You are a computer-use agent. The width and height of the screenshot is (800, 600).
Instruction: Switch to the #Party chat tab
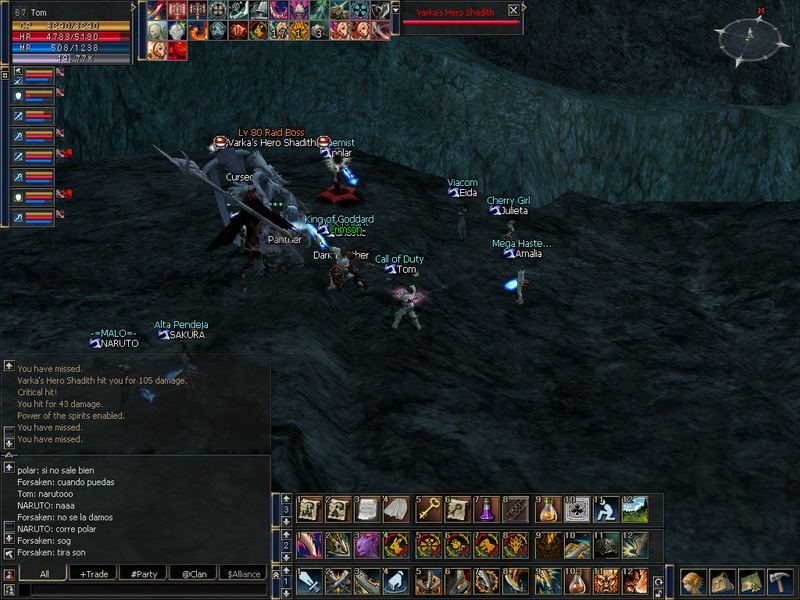(x=141, y=573)
